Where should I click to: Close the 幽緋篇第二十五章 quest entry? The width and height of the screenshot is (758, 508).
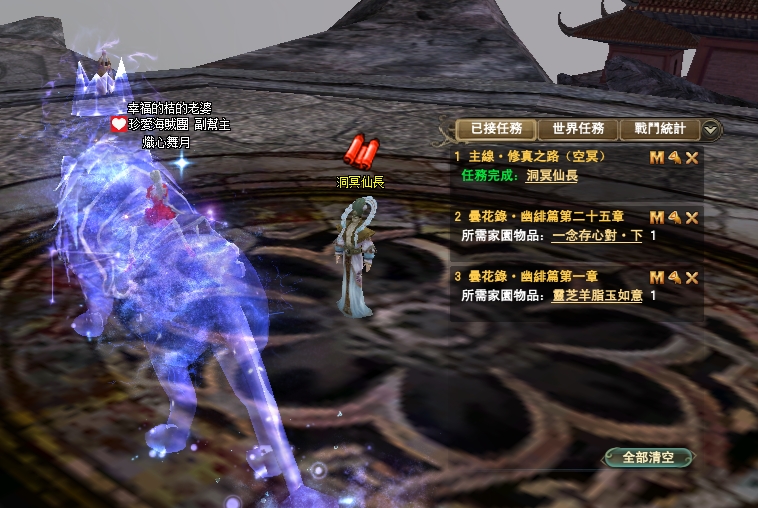691,218
